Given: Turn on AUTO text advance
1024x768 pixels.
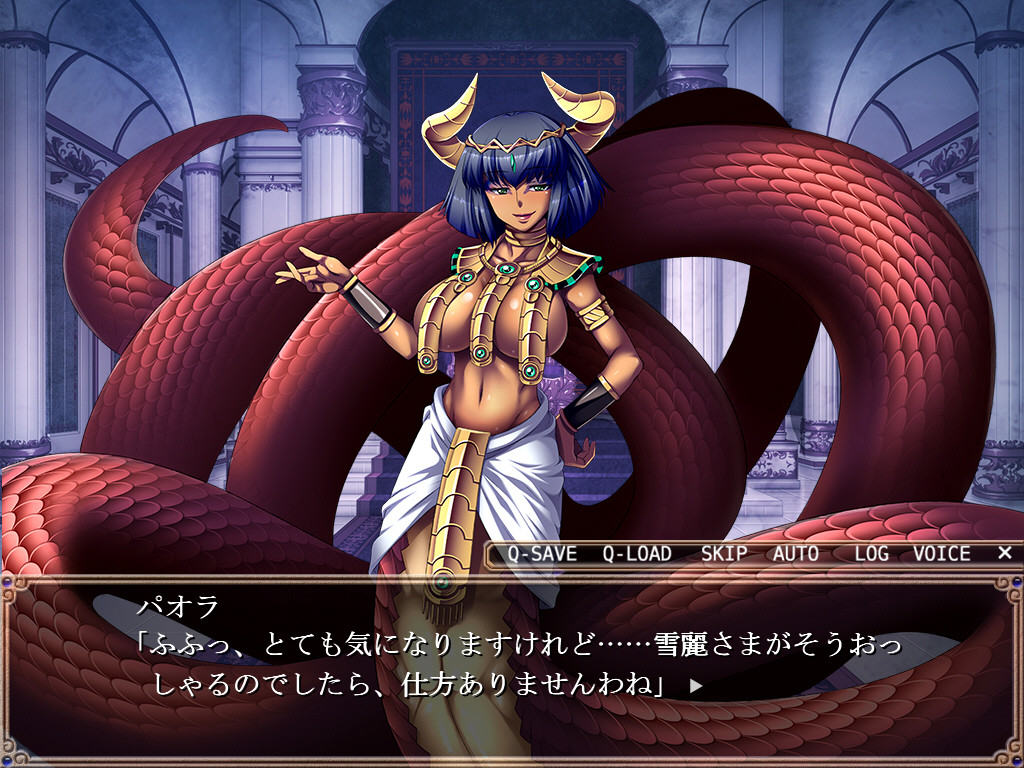Looking at the screenshot, I should [x=796, y=554].
